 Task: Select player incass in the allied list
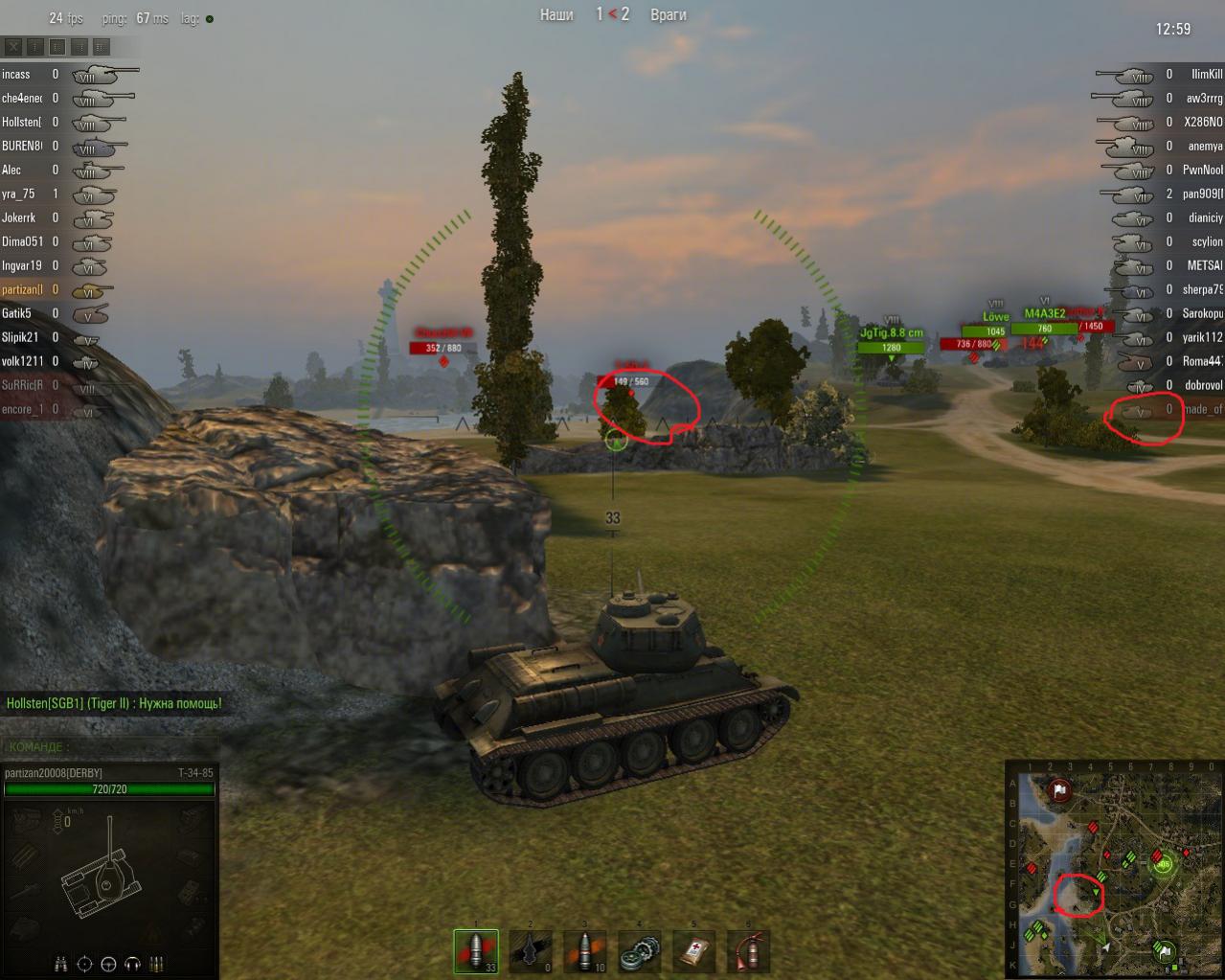point(16,74)
